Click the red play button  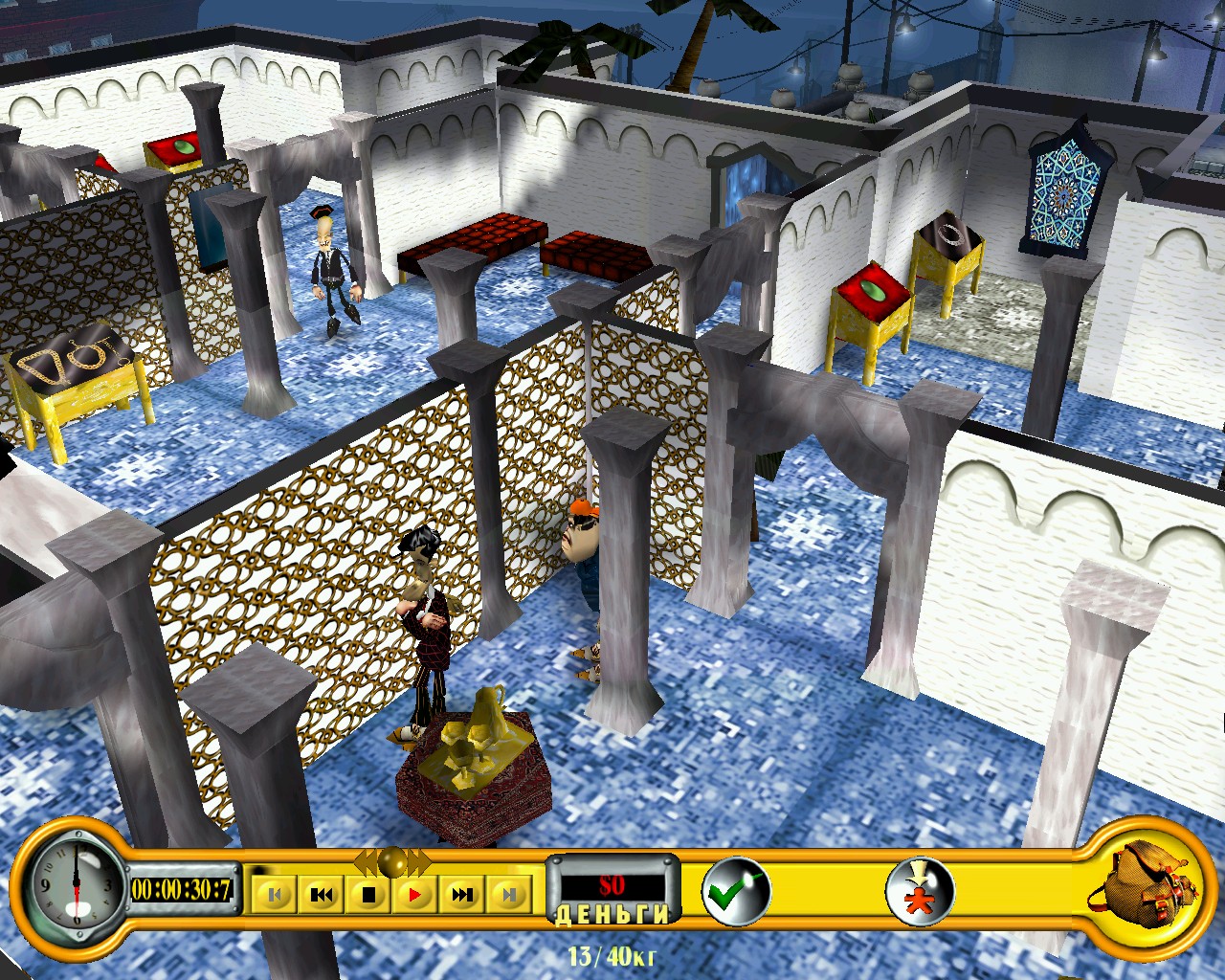pos(415,895)
